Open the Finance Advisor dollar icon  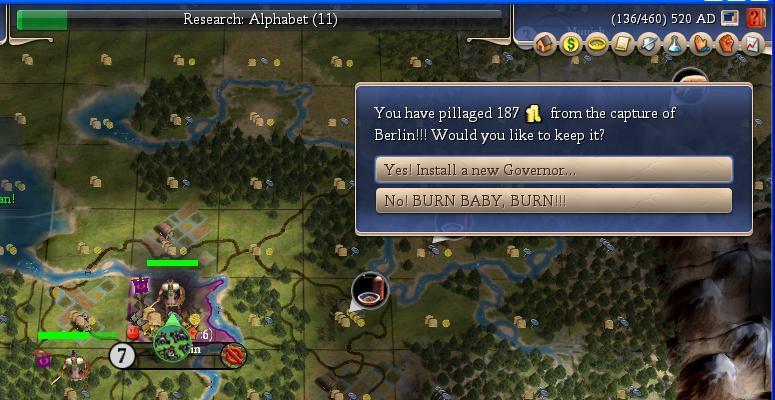(x=571, y=44)
